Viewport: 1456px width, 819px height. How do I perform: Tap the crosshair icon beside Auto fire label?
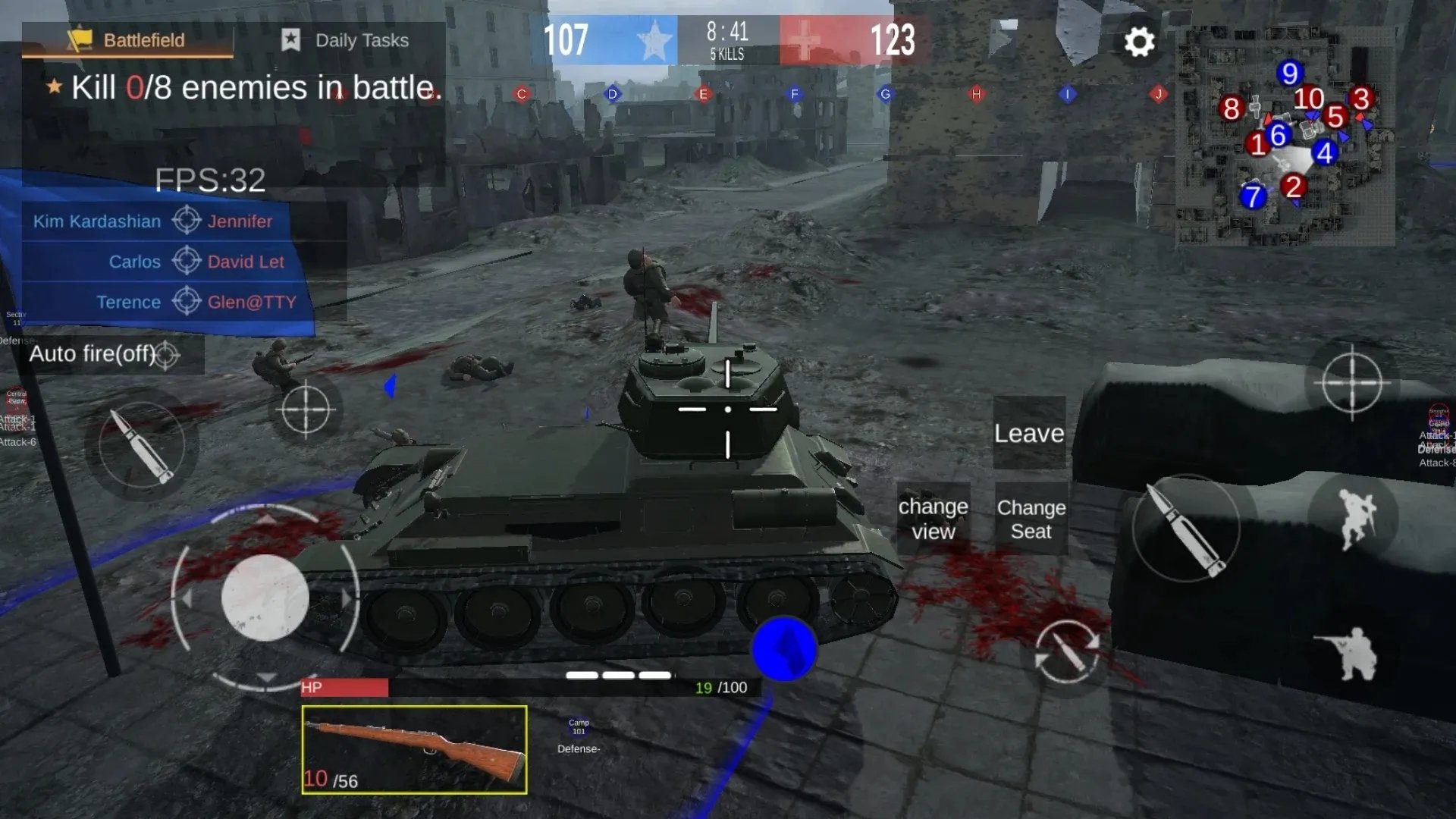(x=168, y=354)
